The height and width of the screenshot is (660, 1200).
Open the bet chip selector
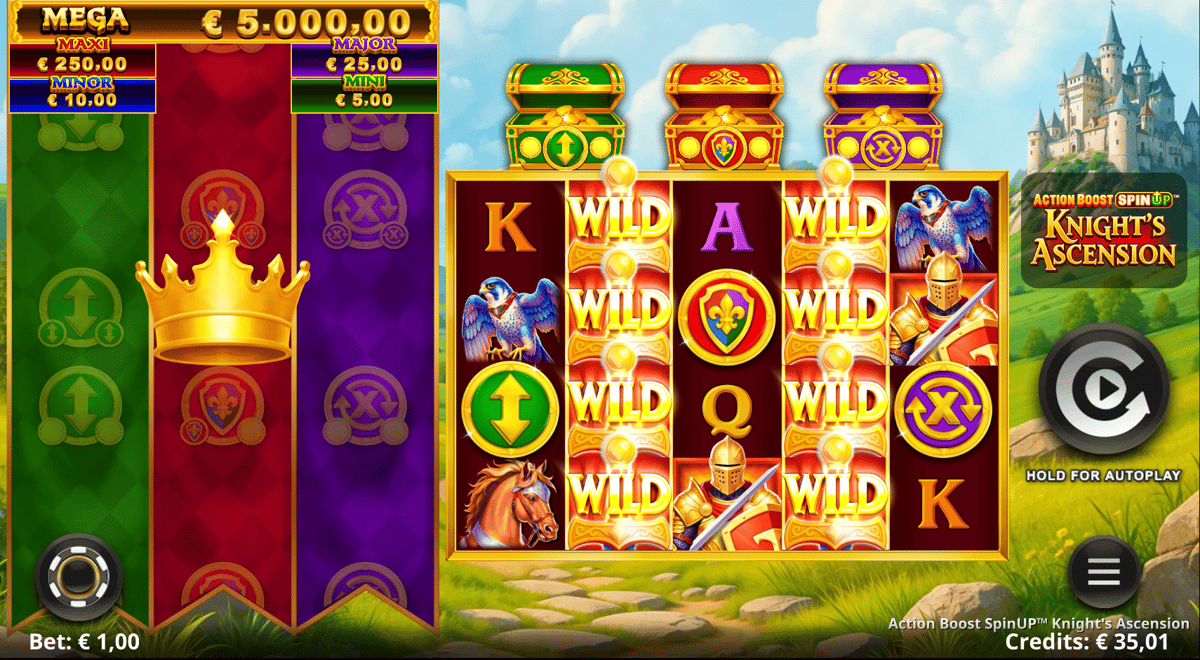pyautogui.click(x=78, y=577)
